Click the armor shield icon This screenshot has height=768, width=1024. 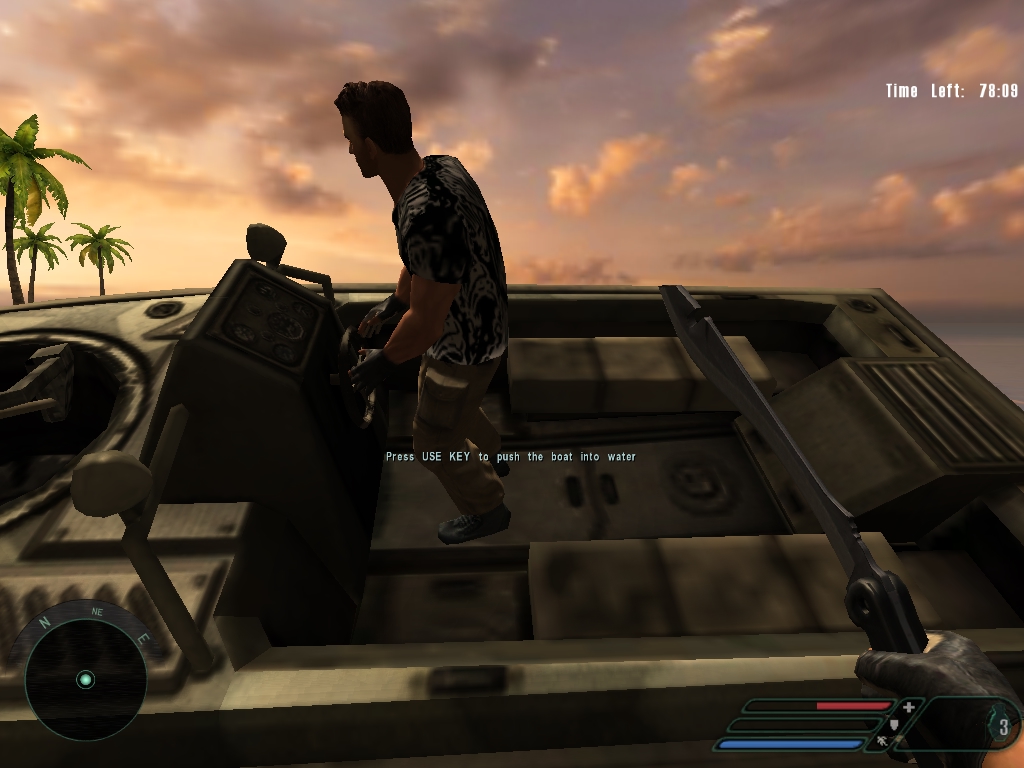tap(894, 725)
